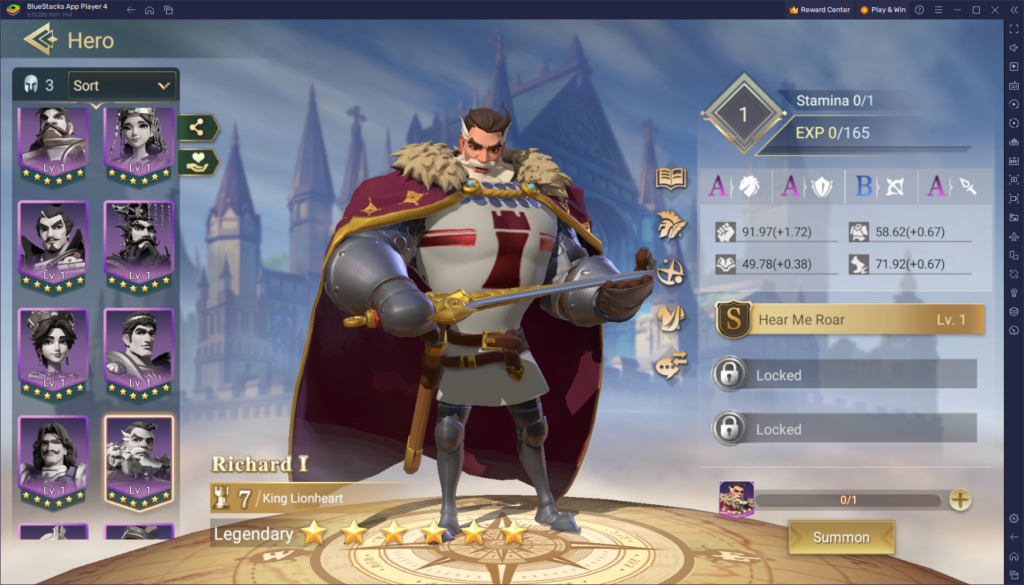This screenshot has width=1024, height=585.
Task: Go back using the Hero arrow
Action: [x=41, y=40]
